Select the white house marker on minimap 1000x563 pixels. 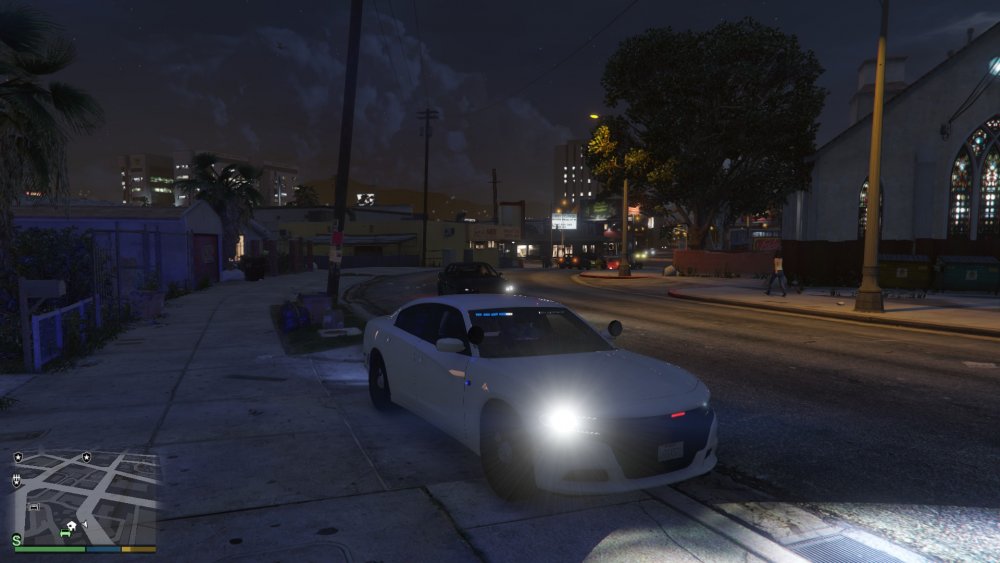click(71, 526)
